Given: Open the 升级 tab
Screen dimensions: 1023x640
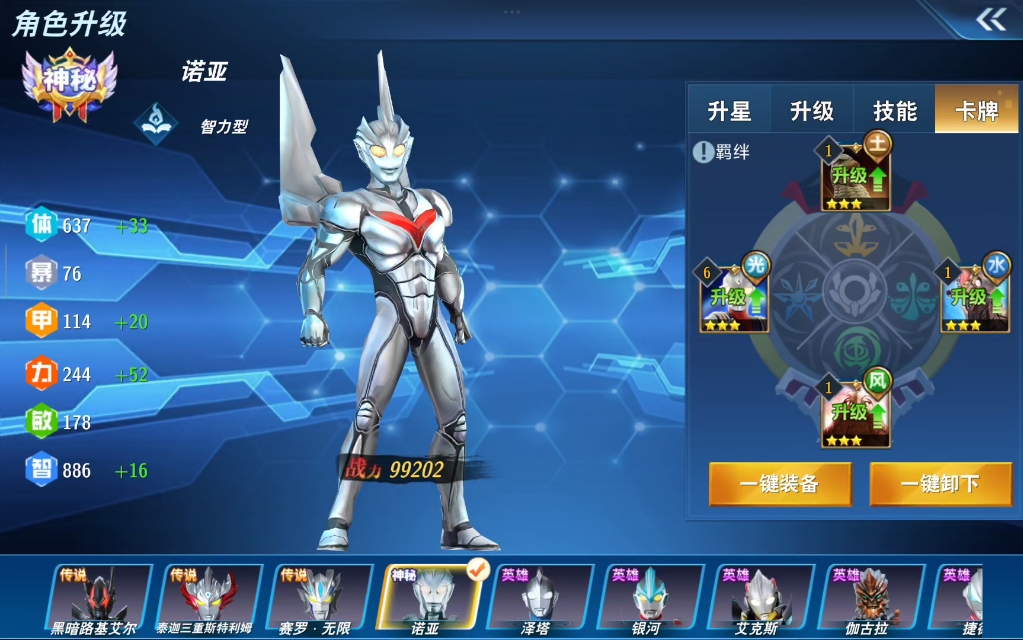Looking at the screenshot, I should 812,110.
